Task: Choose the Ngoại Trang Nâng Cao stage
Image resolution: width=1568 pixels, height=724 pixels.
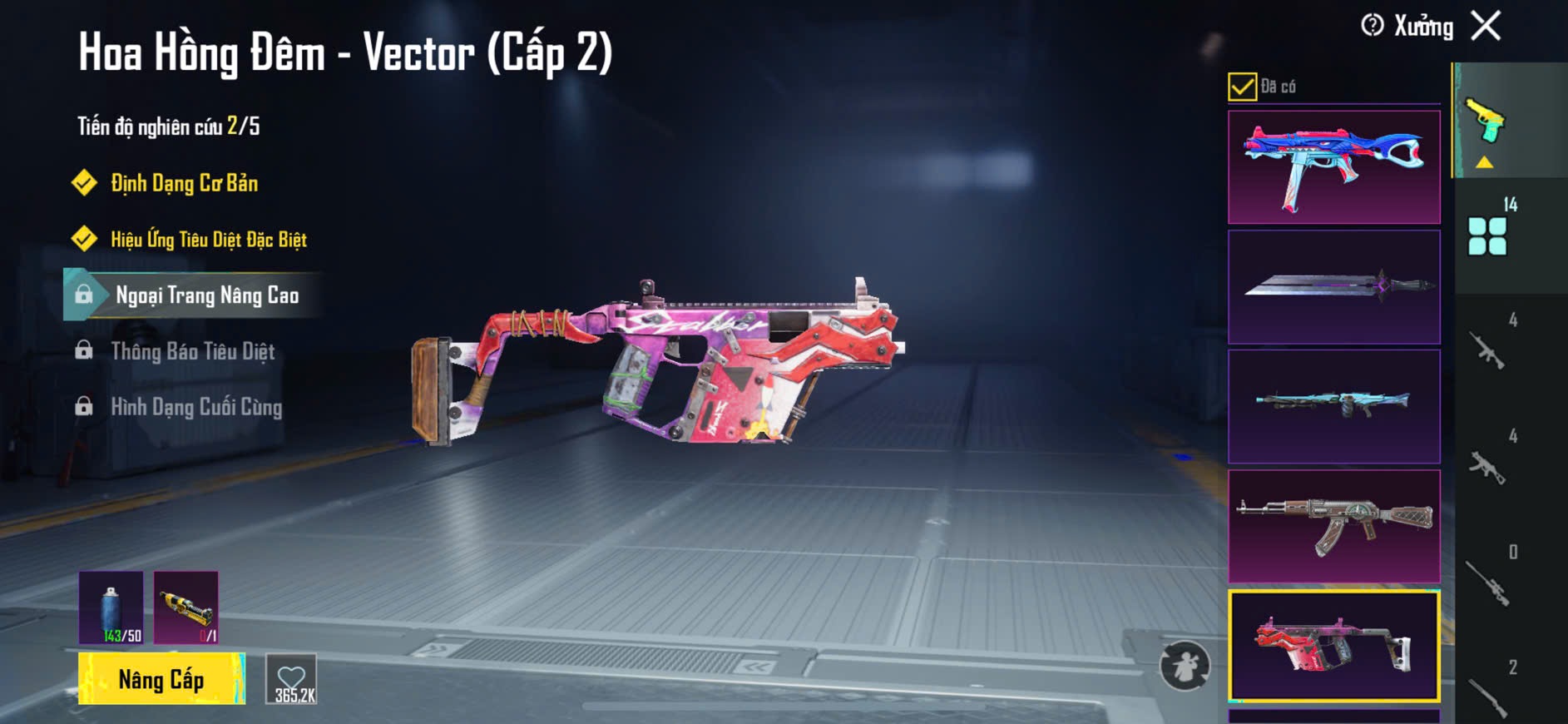Action: pyautogui.click(x=206, y=295)
